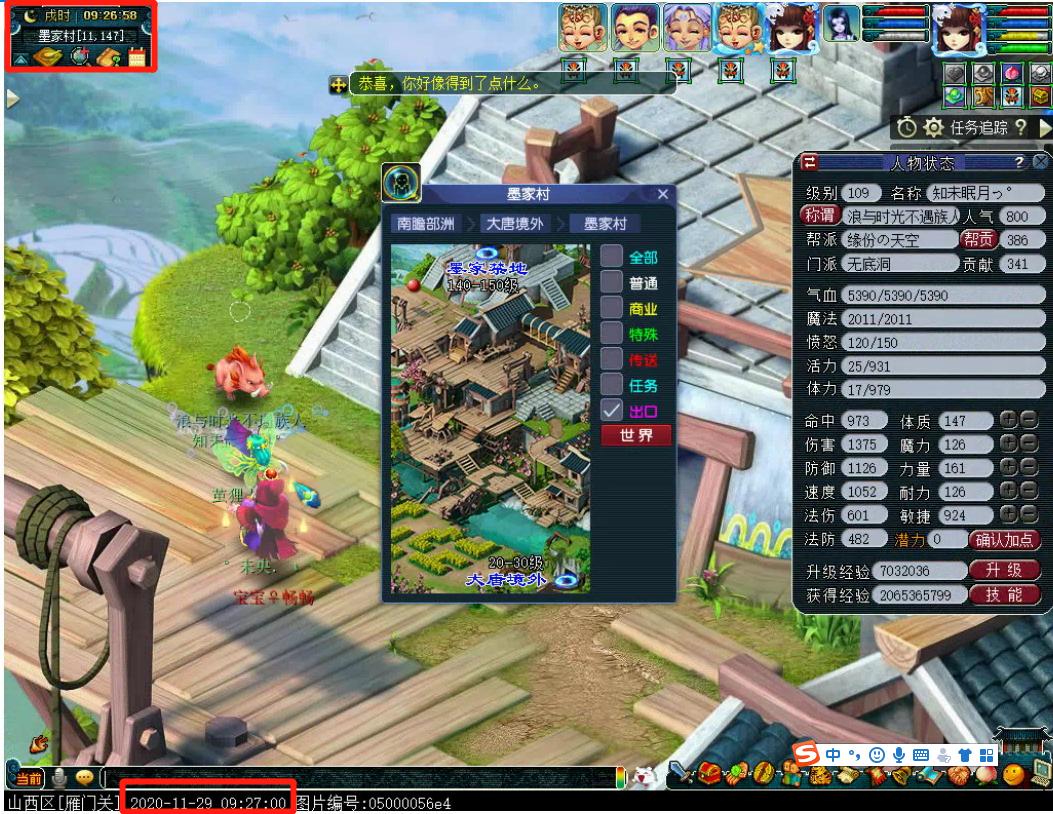Open 任务追踪 settings gear icon
Viewport: 1053px width, 814px height.
pyautogui.click(x=933, y=127)
